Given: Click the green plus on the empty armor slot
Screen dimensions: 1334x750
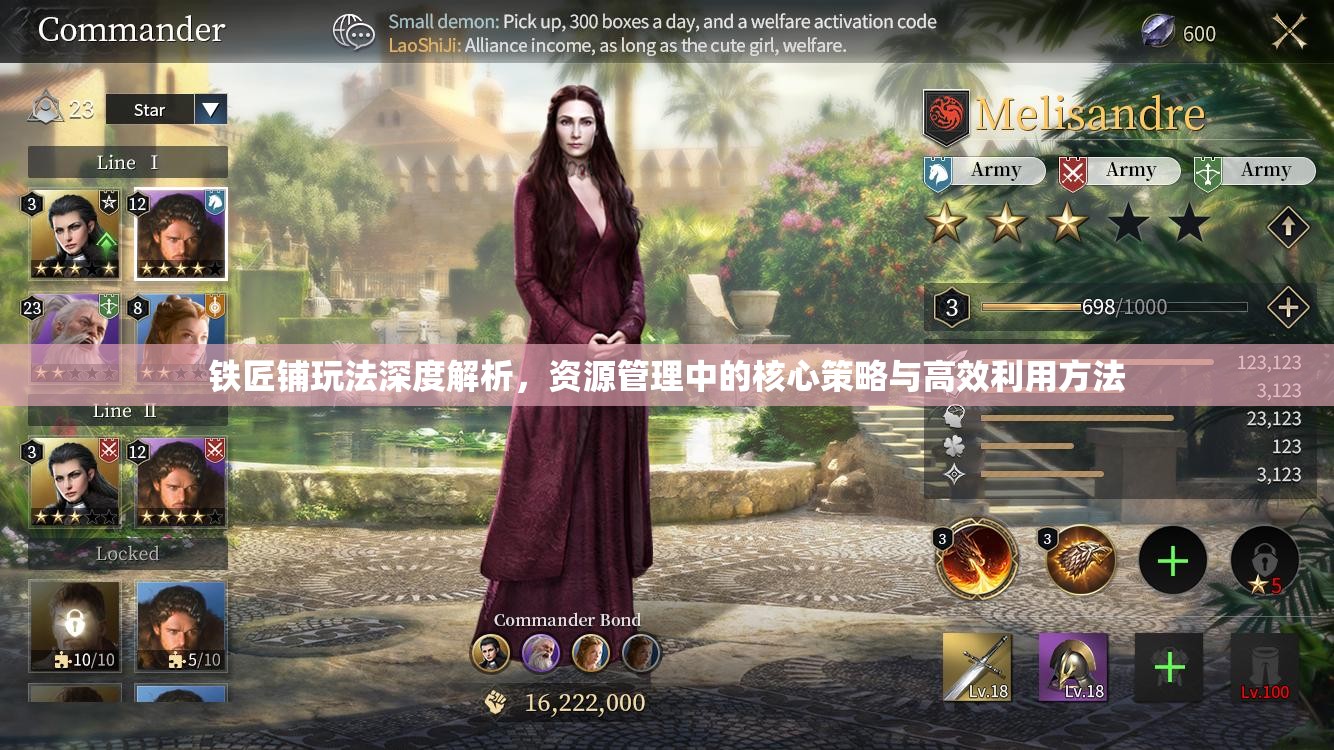Looking at the screenshot, I should (1169, 665).
